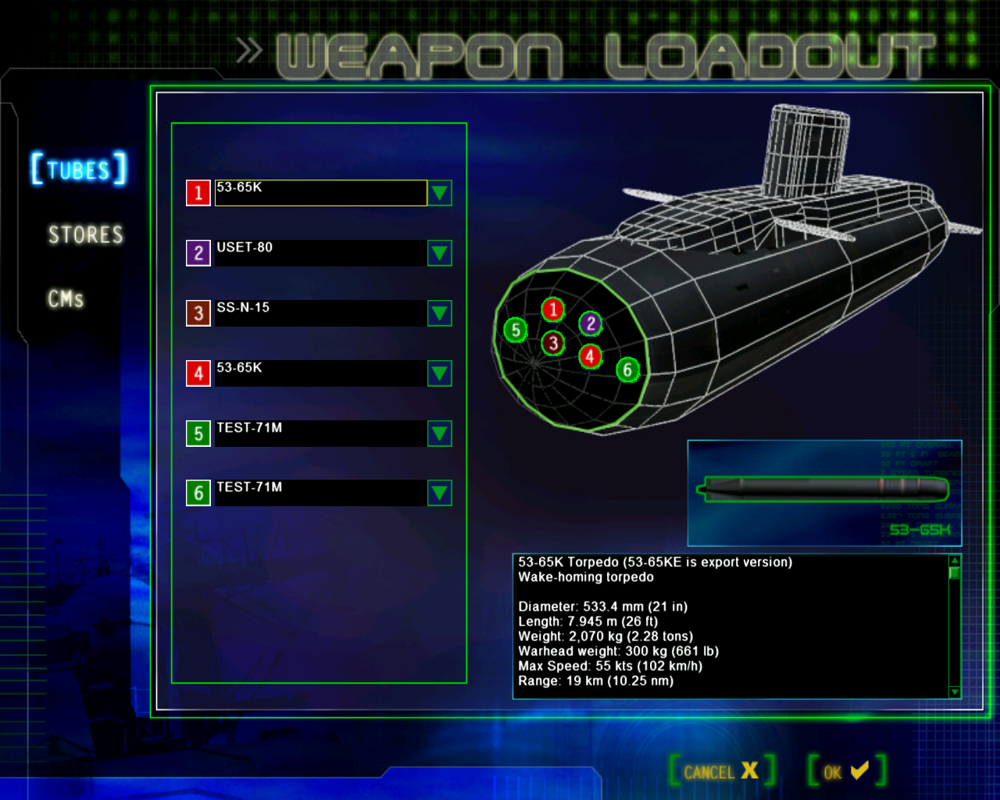Pick tube 6 circle on submarine bow
This screenshot has height=800, width=1000.
coord(627,370)
